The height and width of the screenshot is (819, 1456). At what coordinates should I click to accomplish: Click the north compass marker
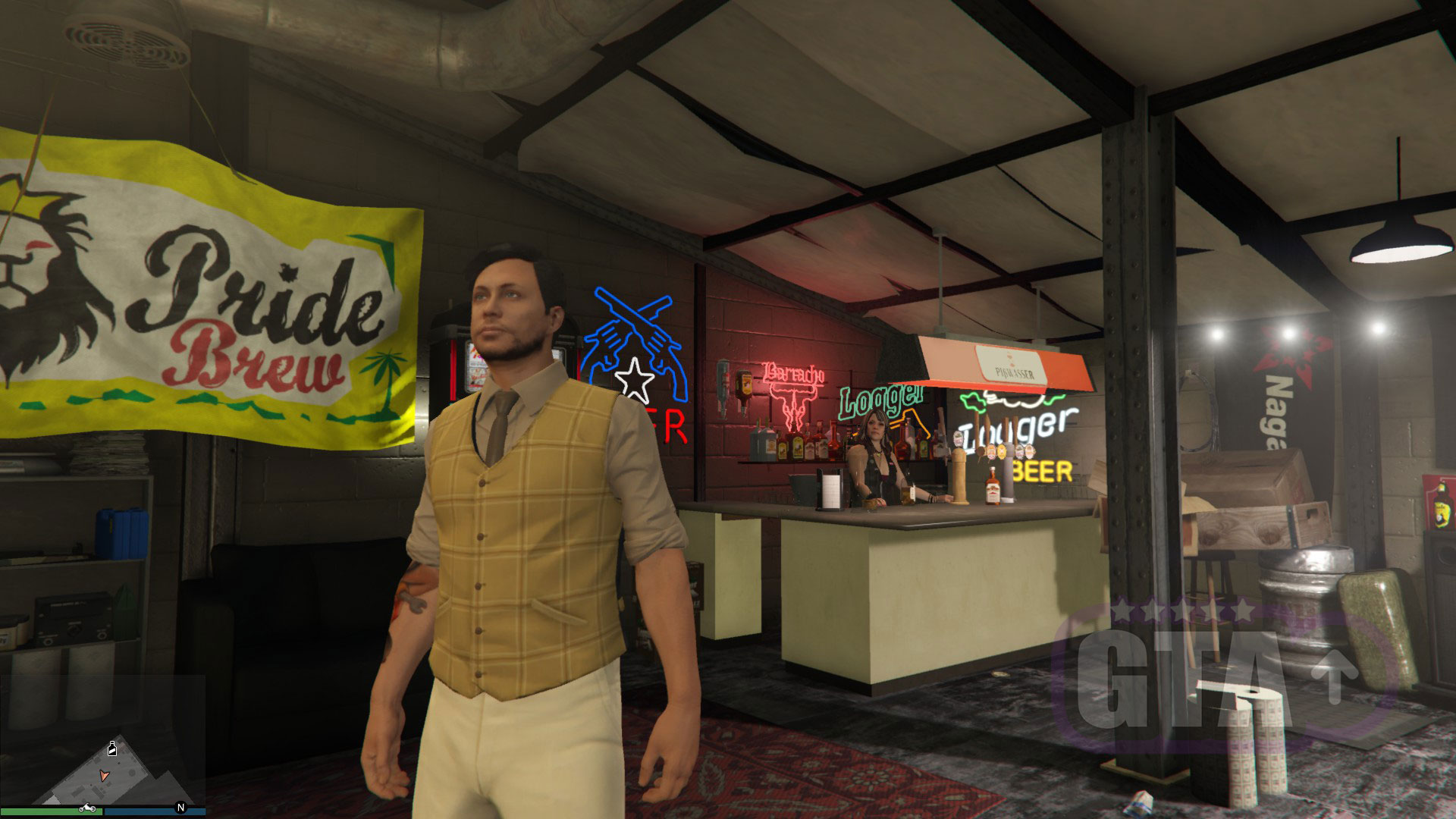coord(180,808)
